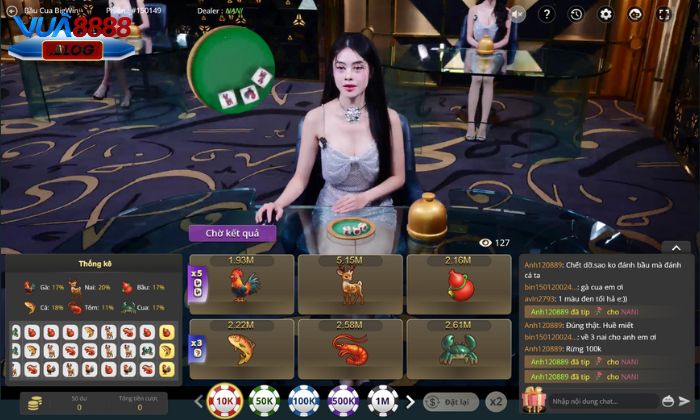Bet on the rooster tile

click(241, 284)
